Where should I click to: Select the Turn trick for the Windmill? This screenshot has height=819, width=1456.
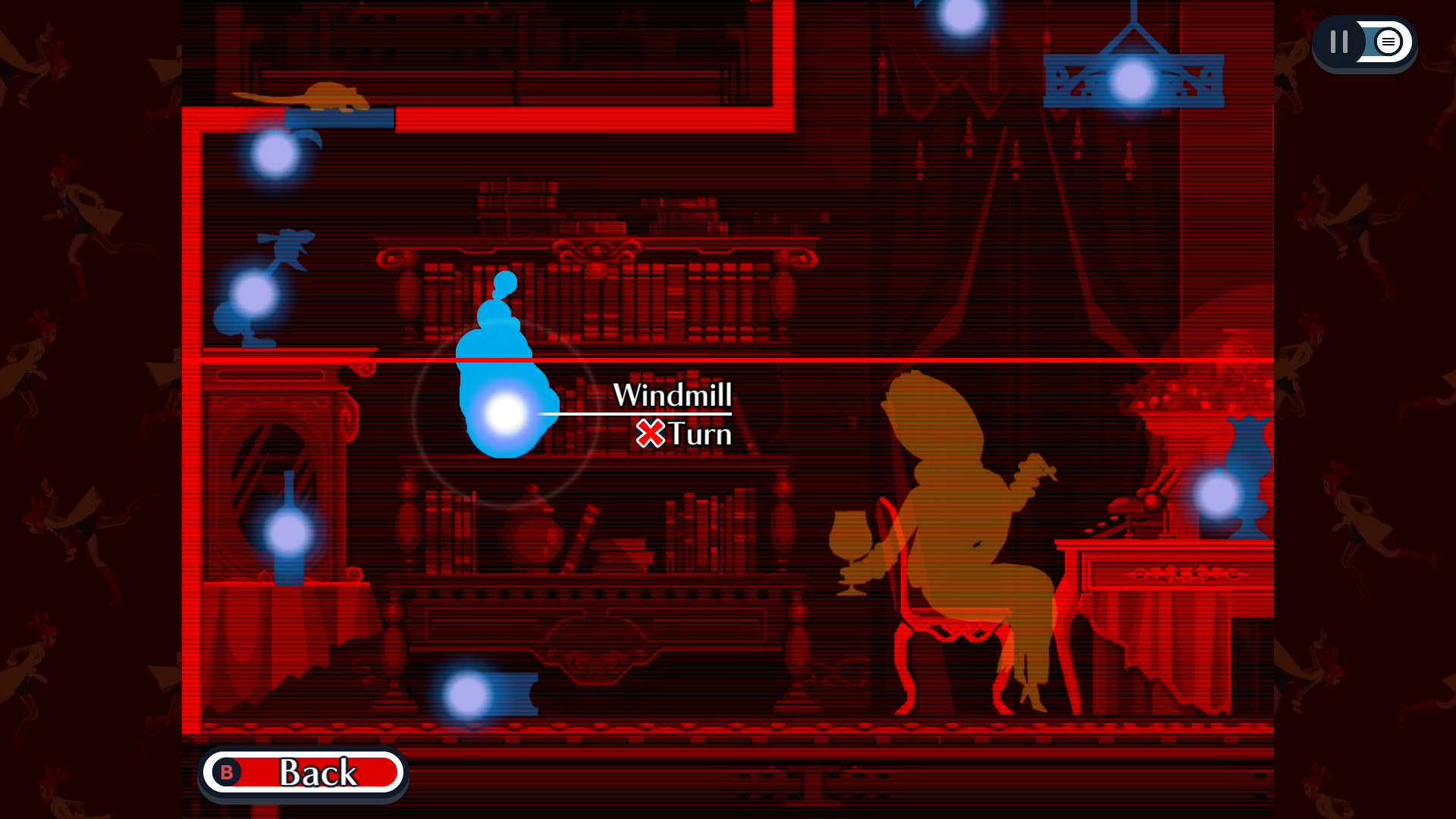click(x=684, y=435)
